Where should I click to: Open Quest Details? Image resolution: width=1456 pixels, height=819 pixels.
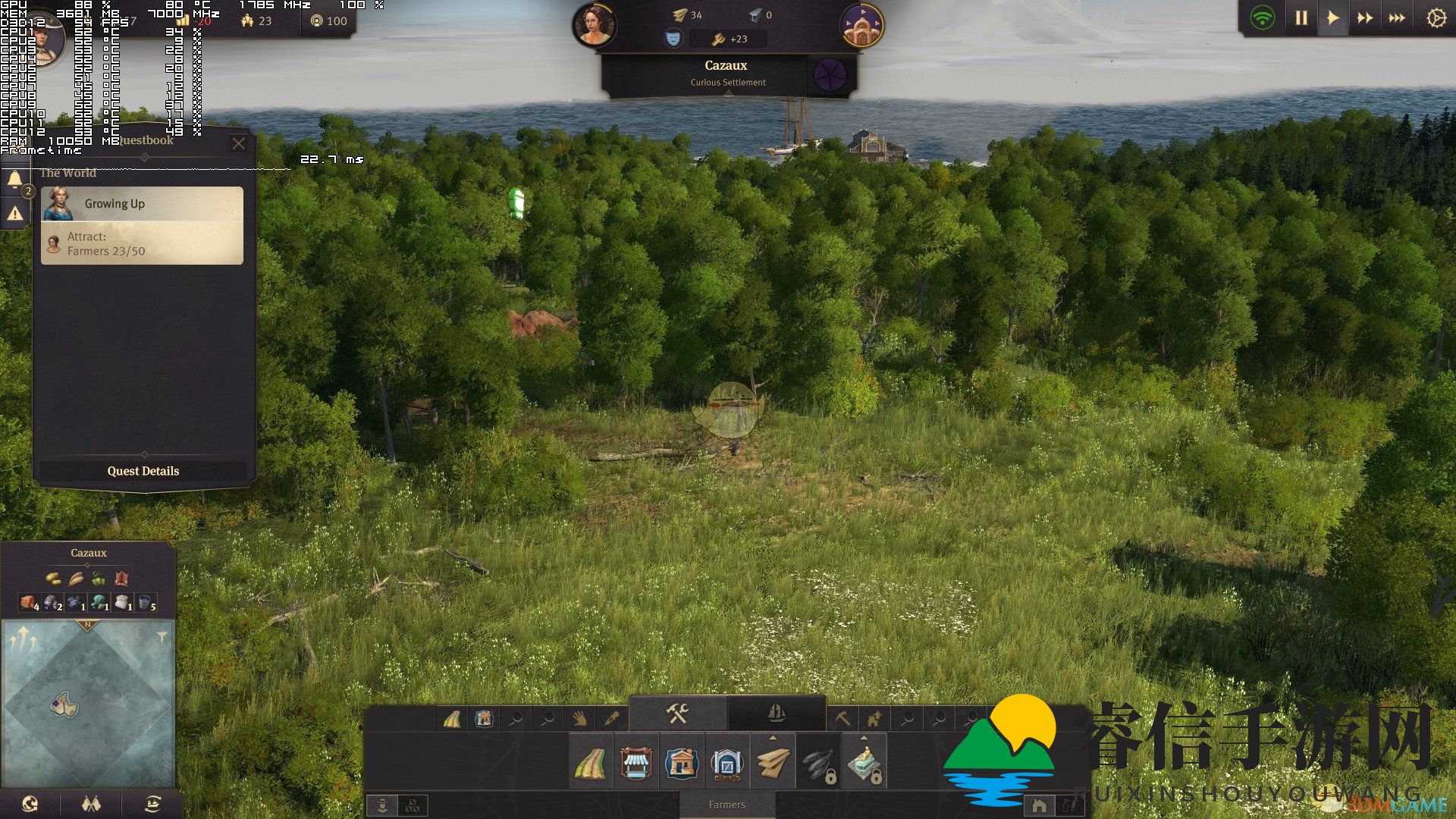coord(143,471)
